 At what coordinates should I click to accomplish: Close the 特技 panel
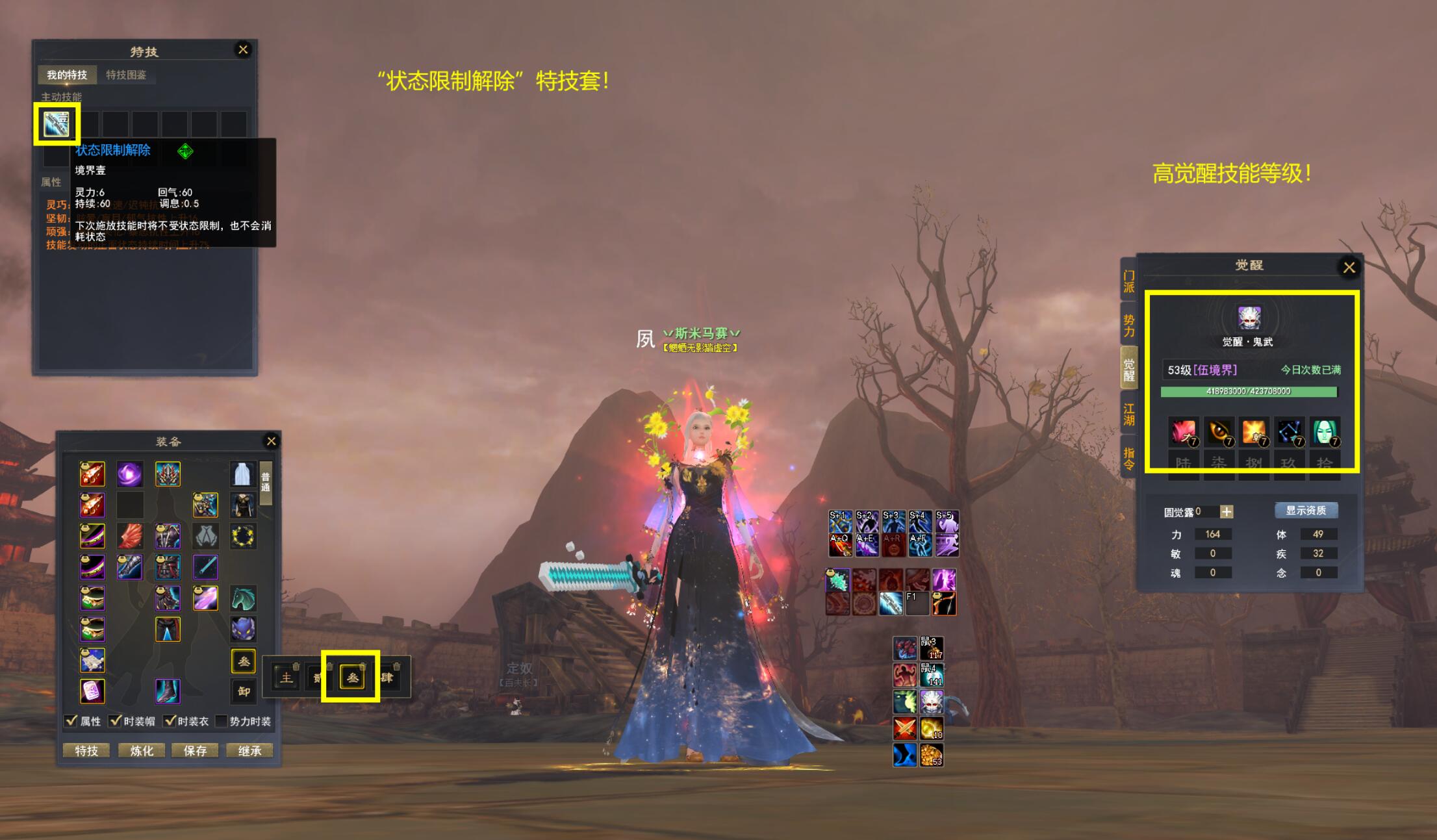(243, 50)
